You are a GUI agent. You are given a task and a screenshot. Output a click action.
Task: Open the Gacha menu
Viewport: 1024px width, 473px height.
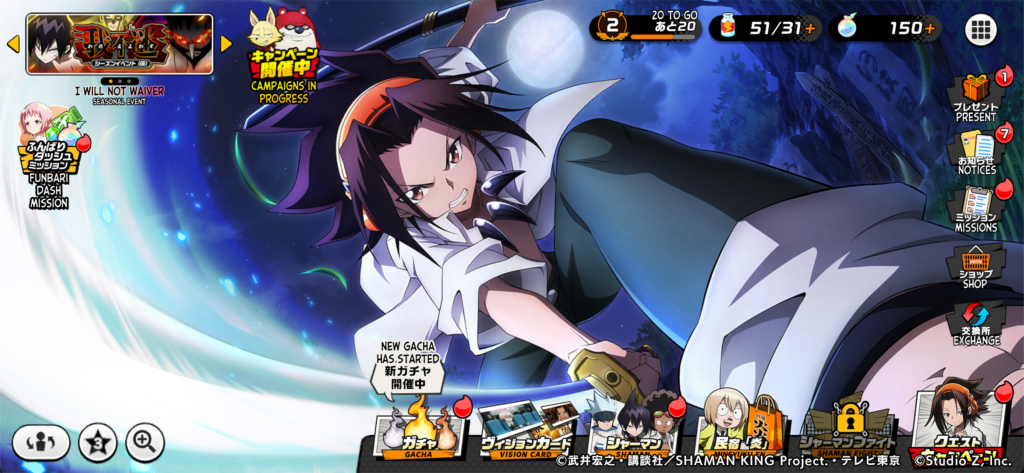tap(419, 425)
